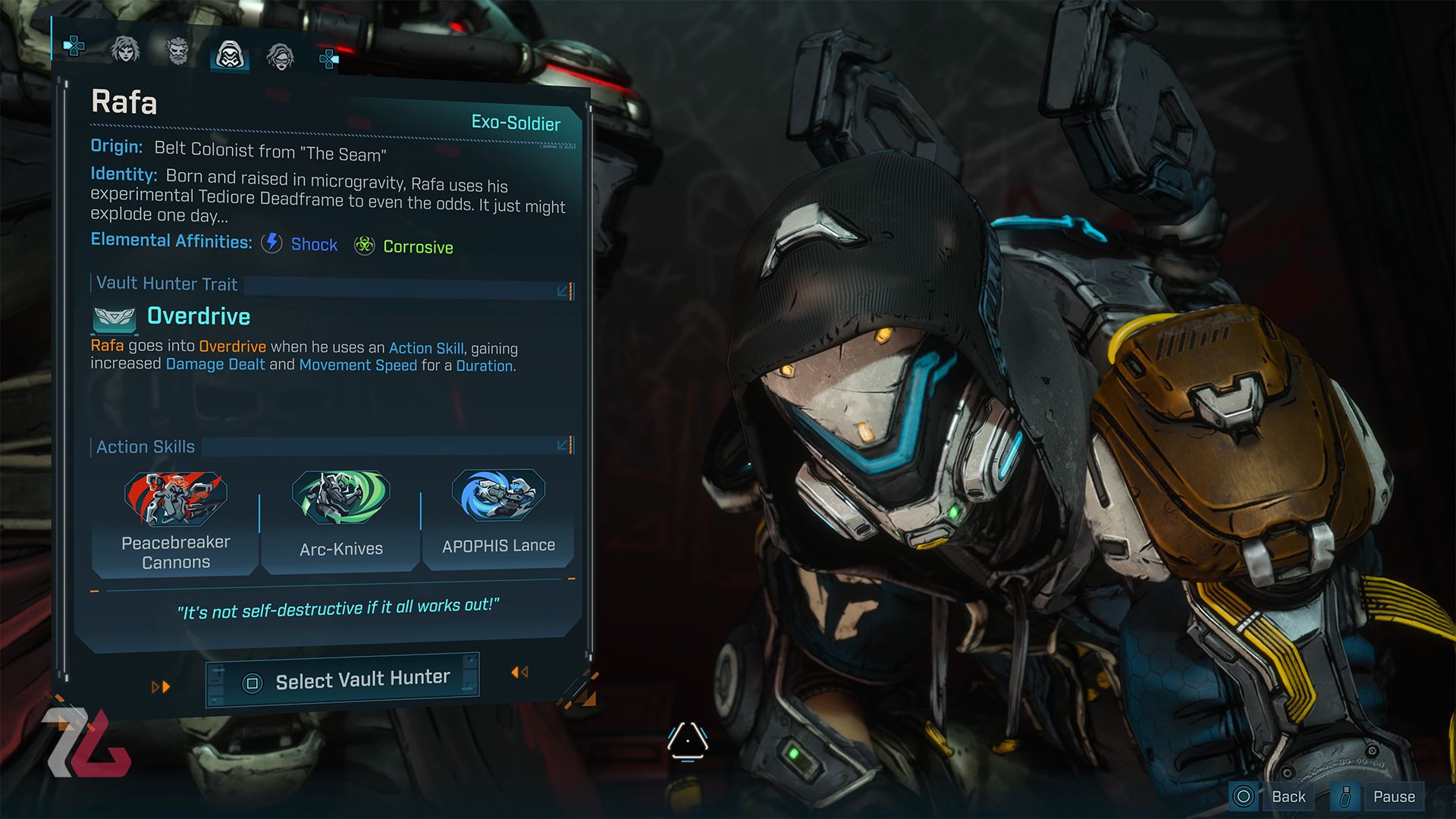Open the Pause option
1456x819 pixels.
(x=1393, y=796)
